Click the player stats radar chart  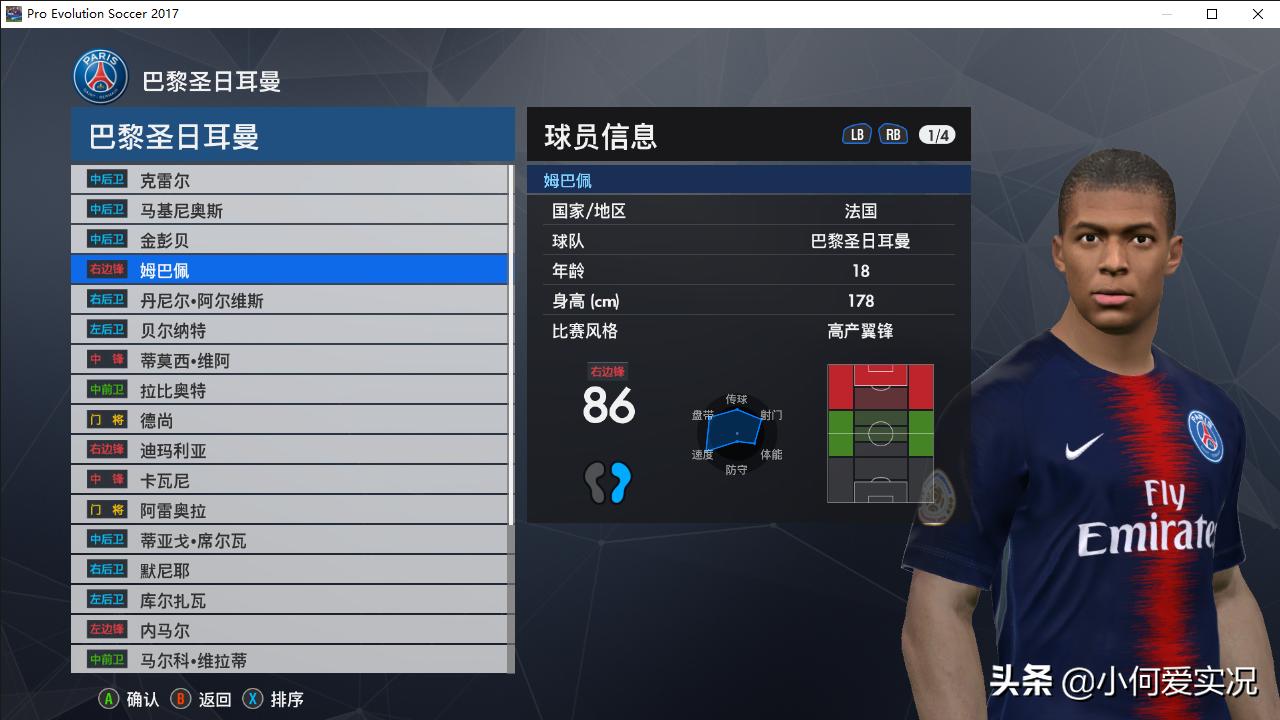pos(737,433)
